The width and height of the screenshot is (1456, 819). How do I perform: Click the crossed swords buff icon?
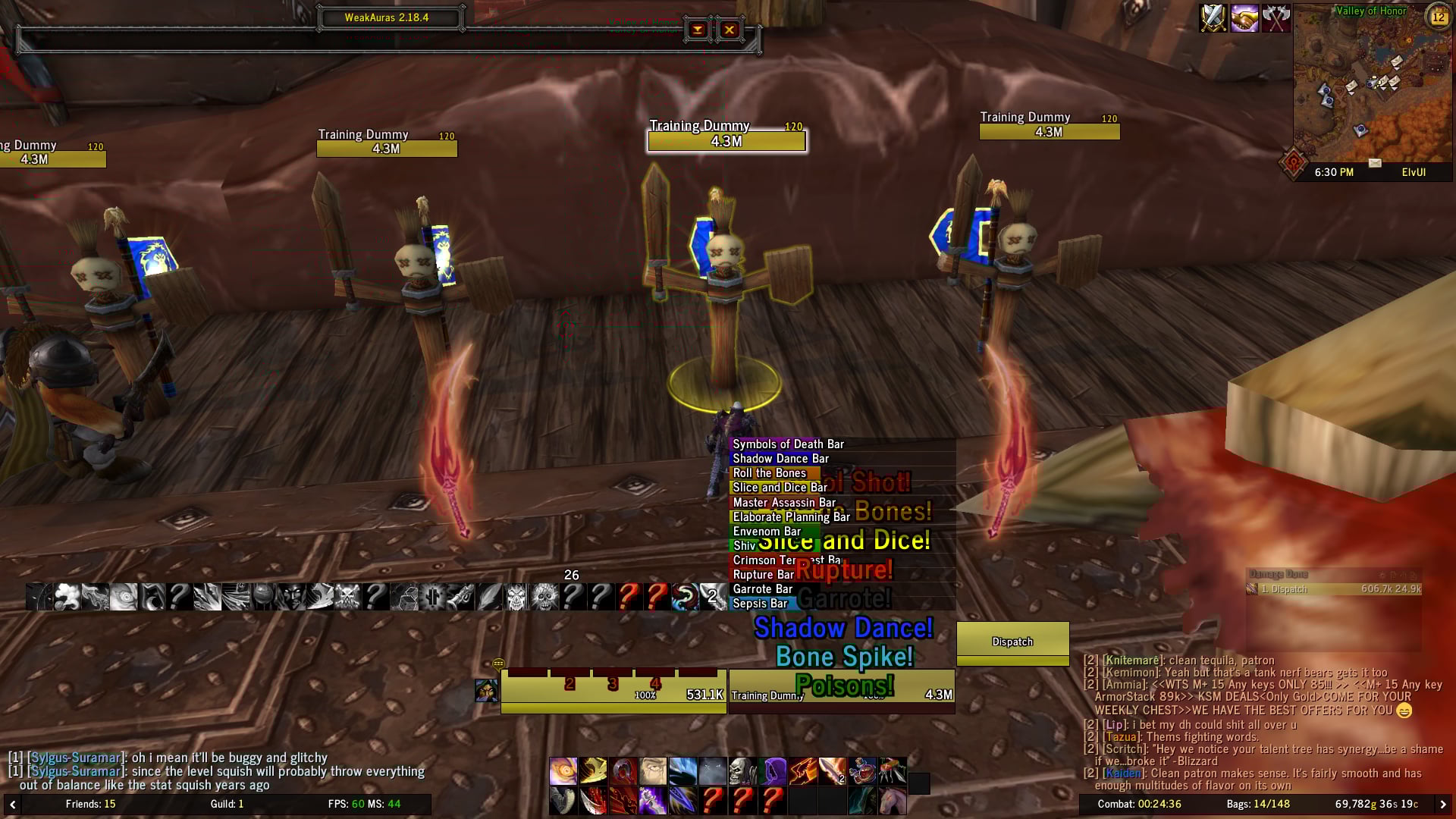[x=1213, y=18]
